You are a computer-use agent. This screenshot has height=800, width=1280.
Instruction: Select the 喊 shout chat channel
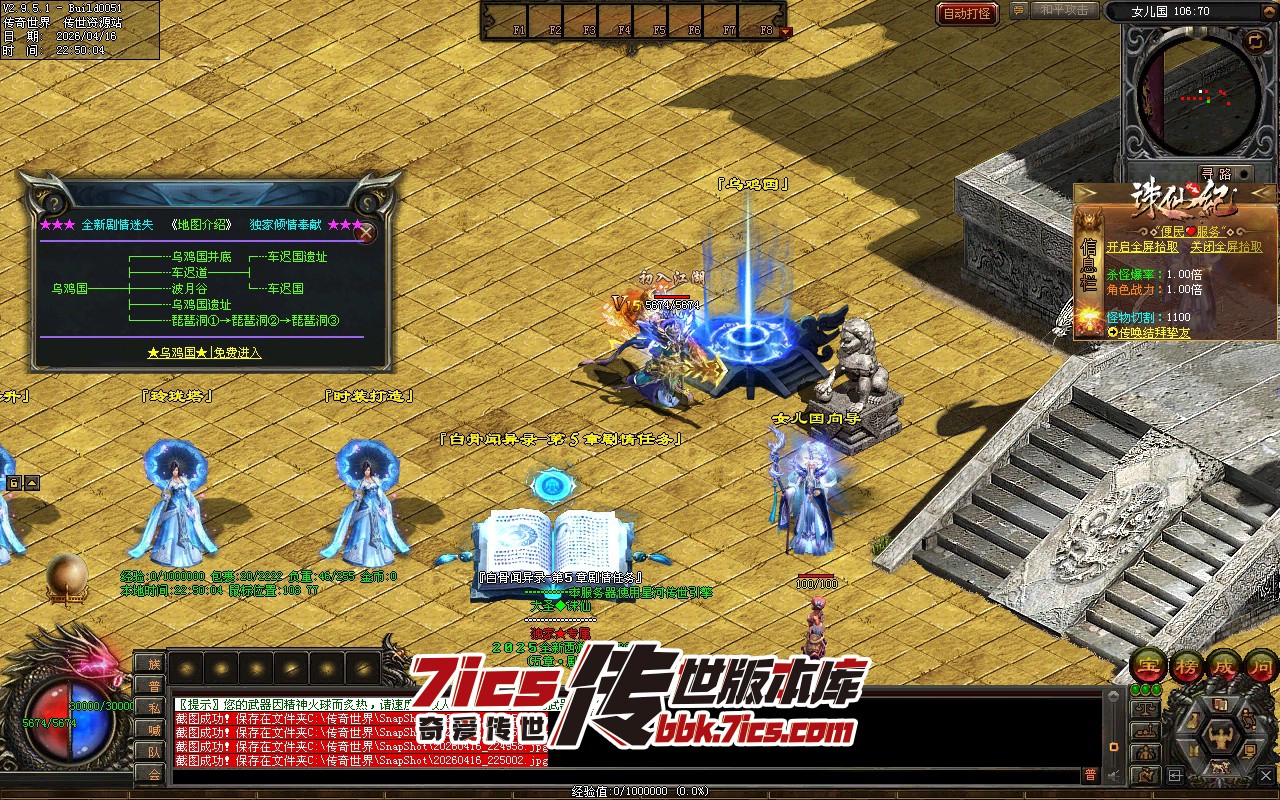(154, 729)
